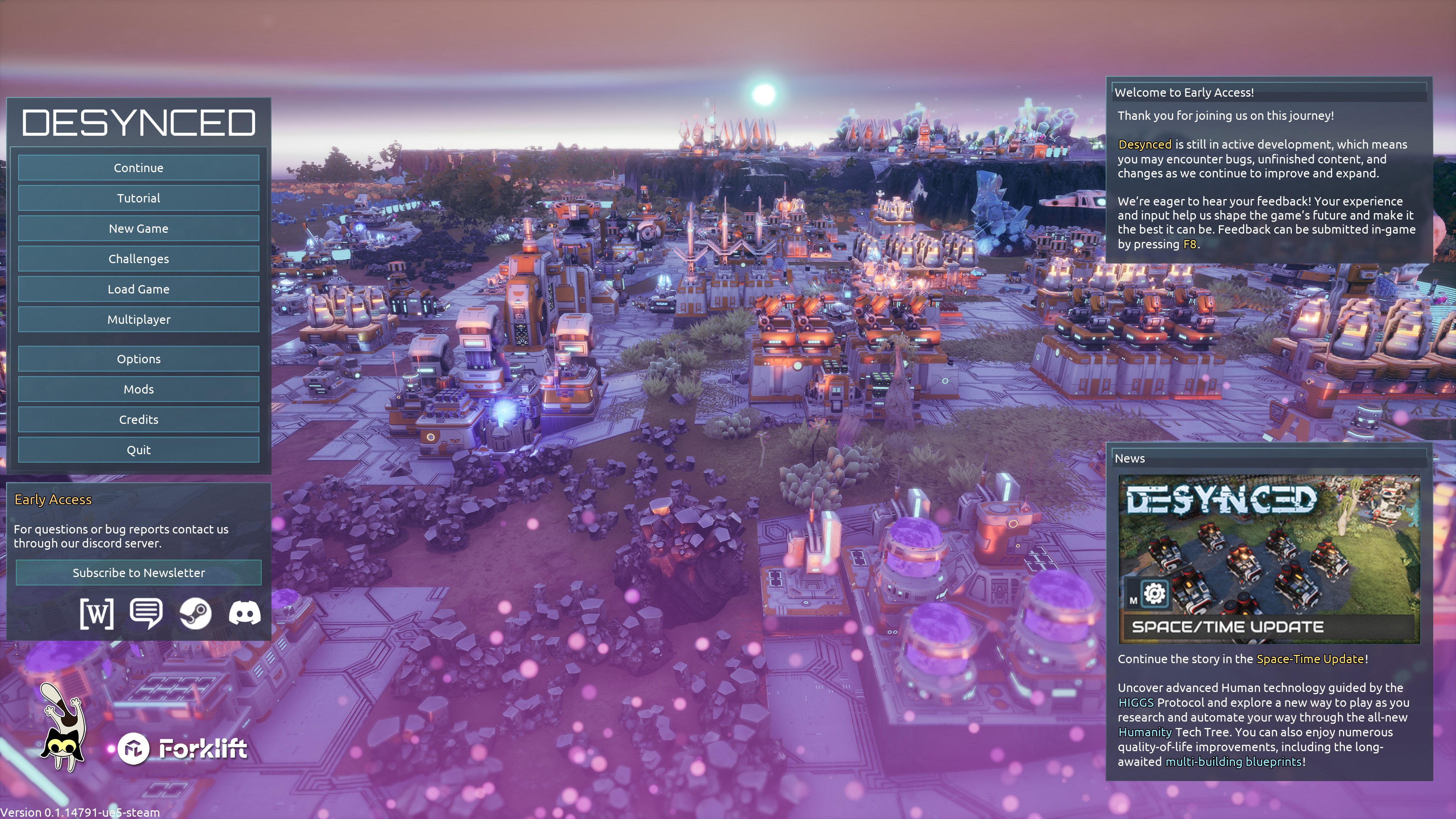Join the Discord server icon
This screenshot has height=819, width=1456.
tap(245, 613)
